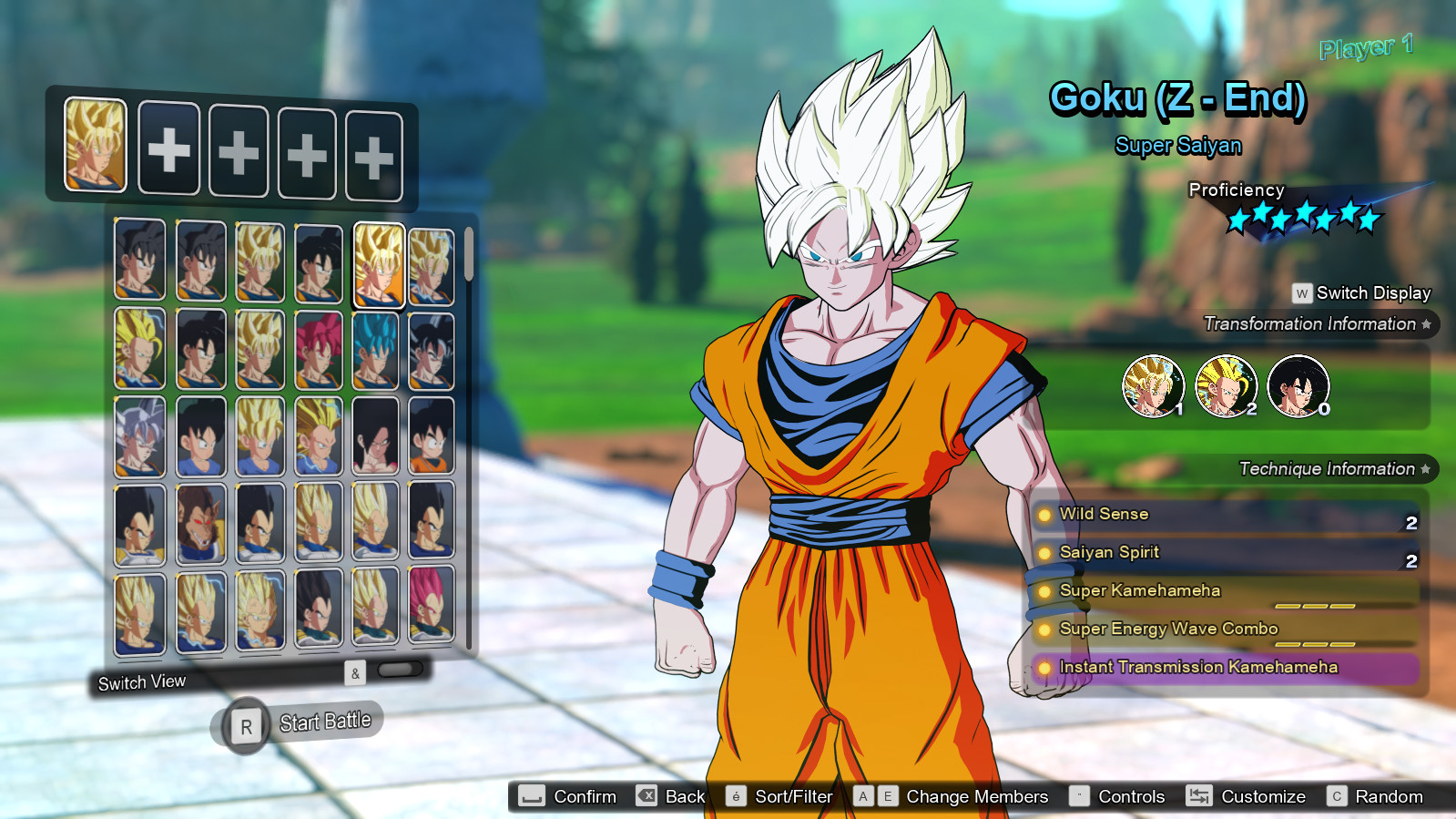Screen dimensions: 1456x819
Task: Toggle the Technique Information favorite star
Action: [x=1426, y=469]
